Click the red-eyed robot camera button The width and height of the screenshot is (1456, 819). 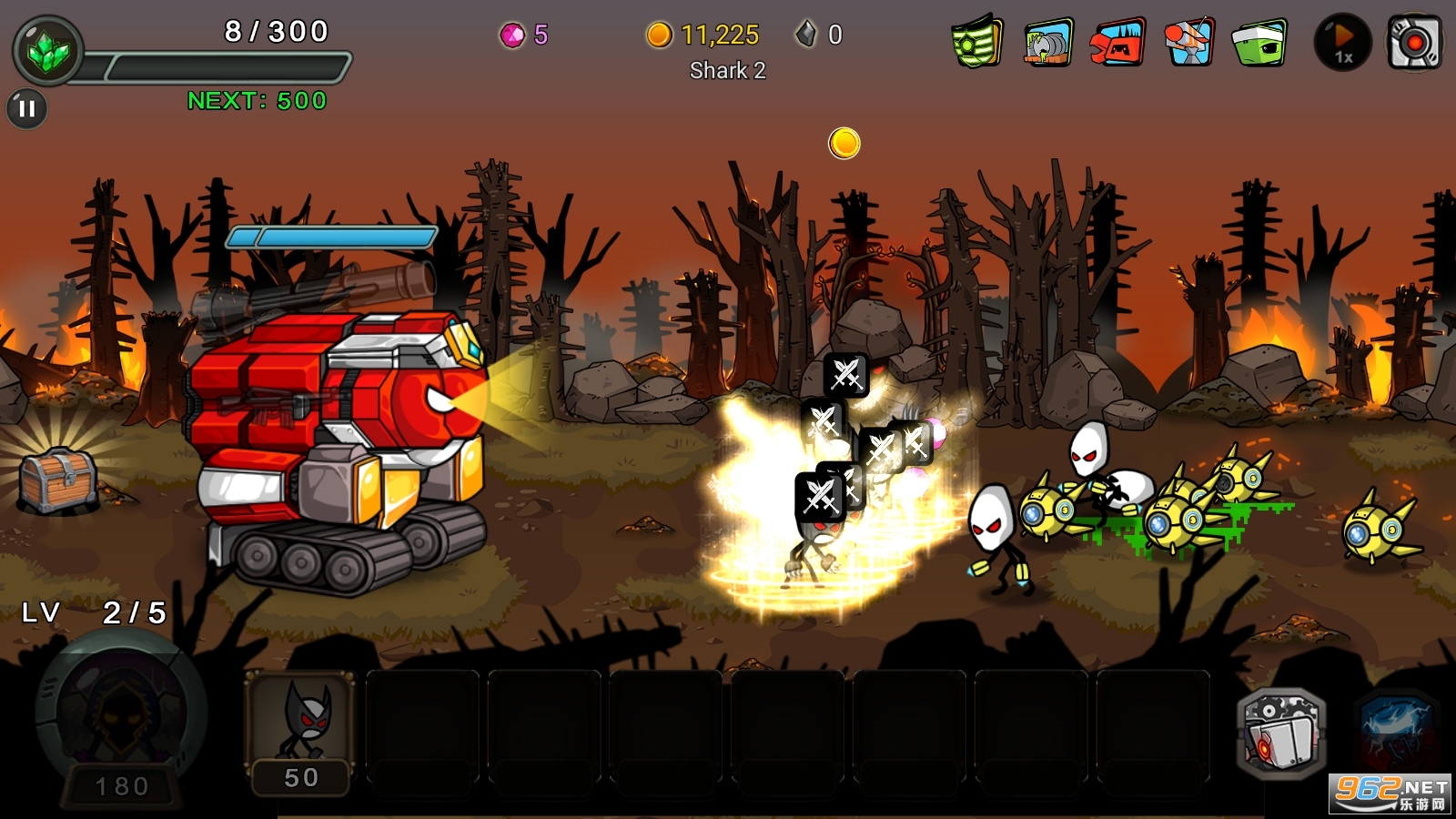click(1413, 43)
